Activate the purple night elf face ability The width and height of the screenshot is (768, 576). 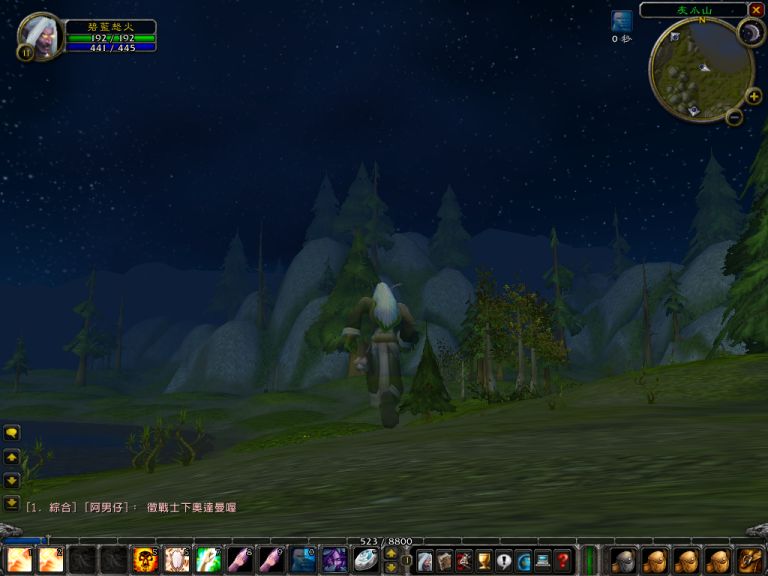coord(333,560)
